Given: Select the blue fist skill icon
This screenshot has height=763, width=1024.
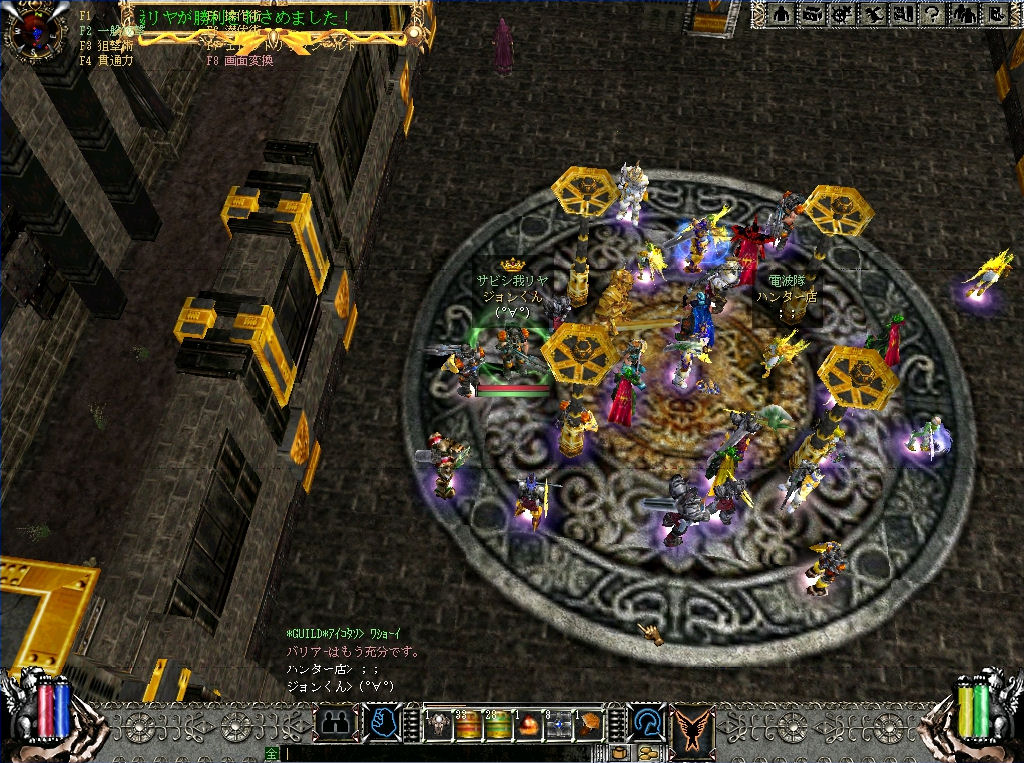Looking at the screenshot, I should [381, 722].
